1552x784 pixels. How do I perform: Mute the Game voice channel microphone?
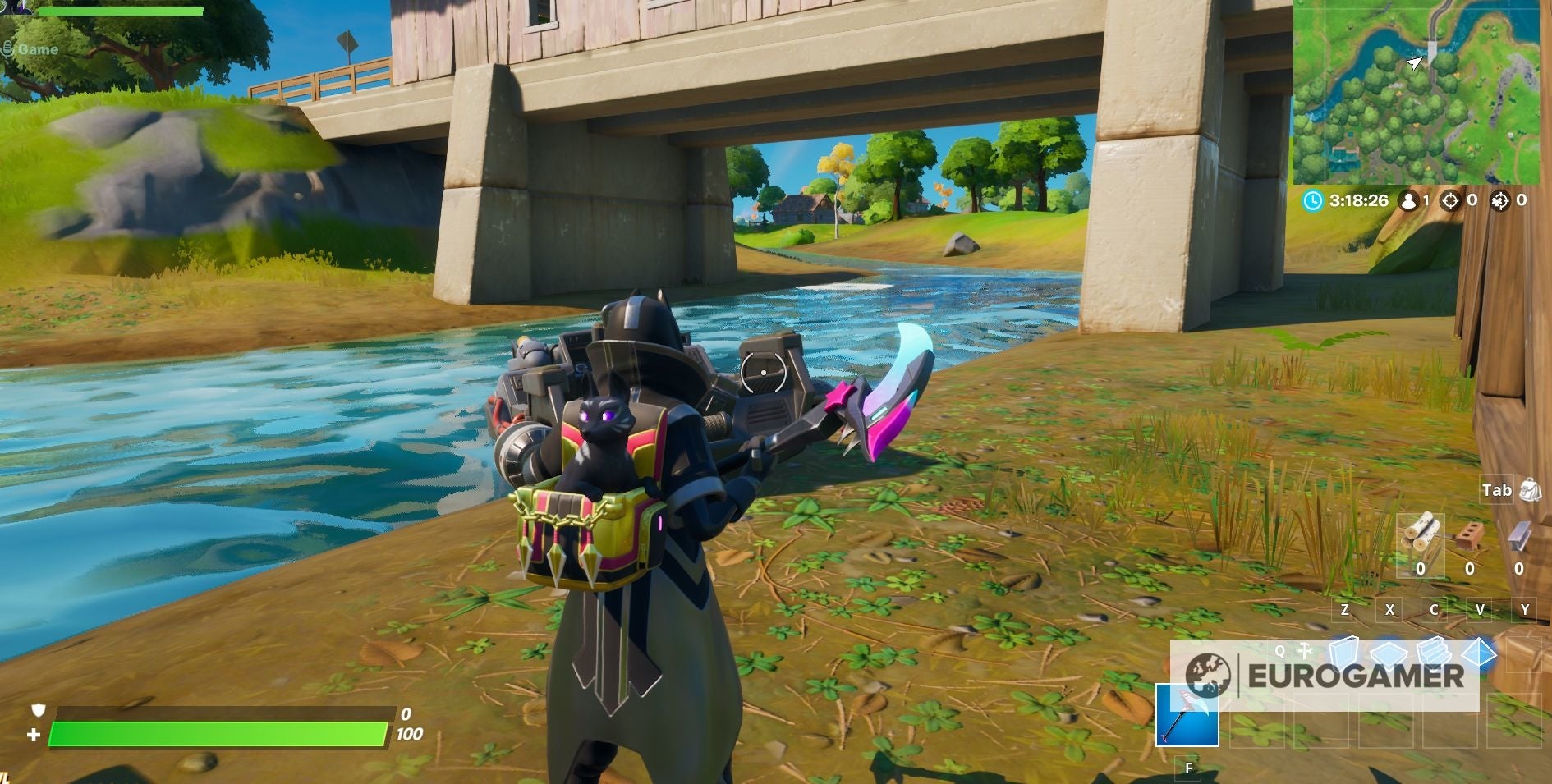pyautogui.click(x=10, y=48)
